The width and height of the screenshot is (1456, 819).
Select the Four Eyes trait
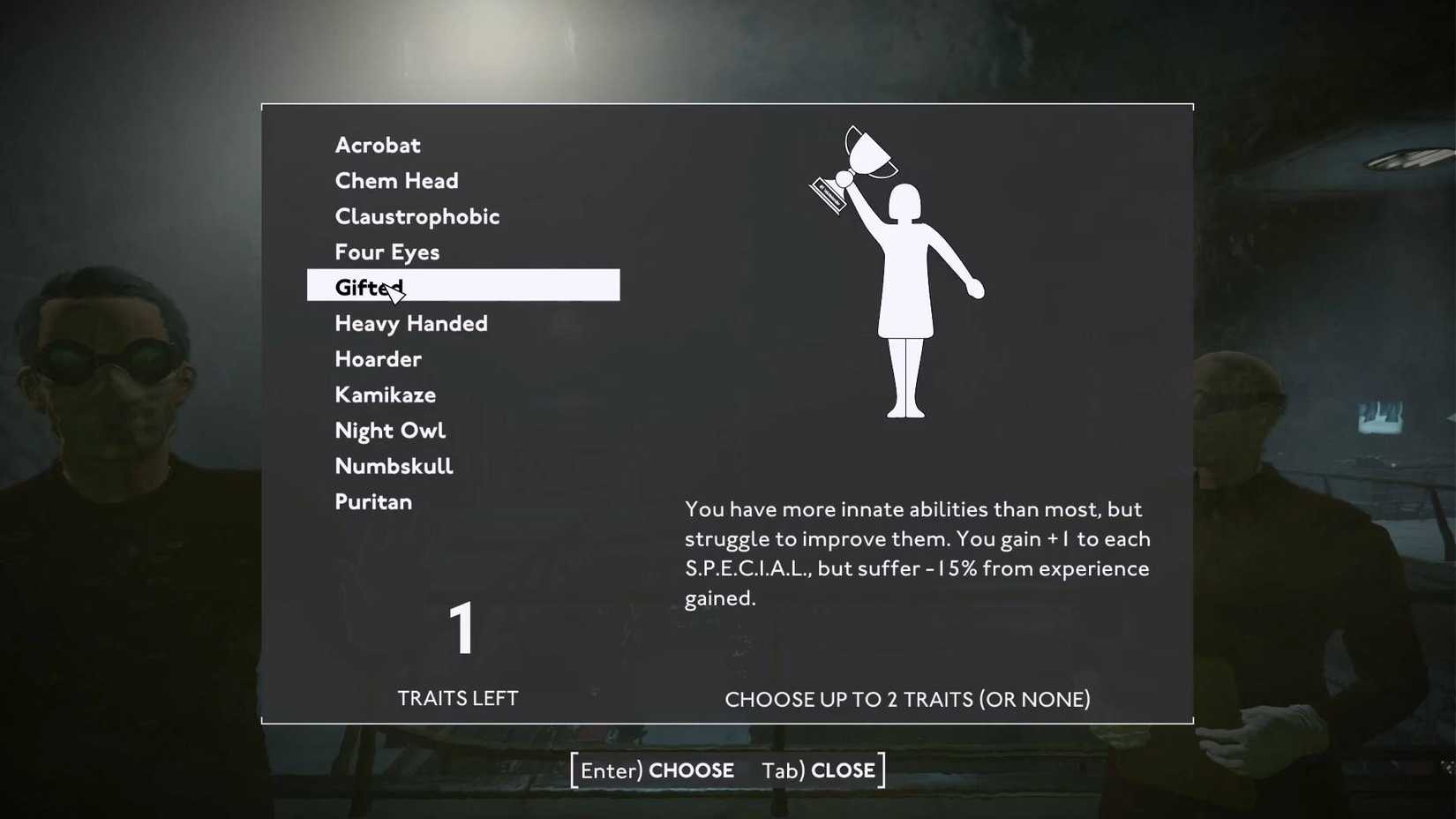[387, 252]
